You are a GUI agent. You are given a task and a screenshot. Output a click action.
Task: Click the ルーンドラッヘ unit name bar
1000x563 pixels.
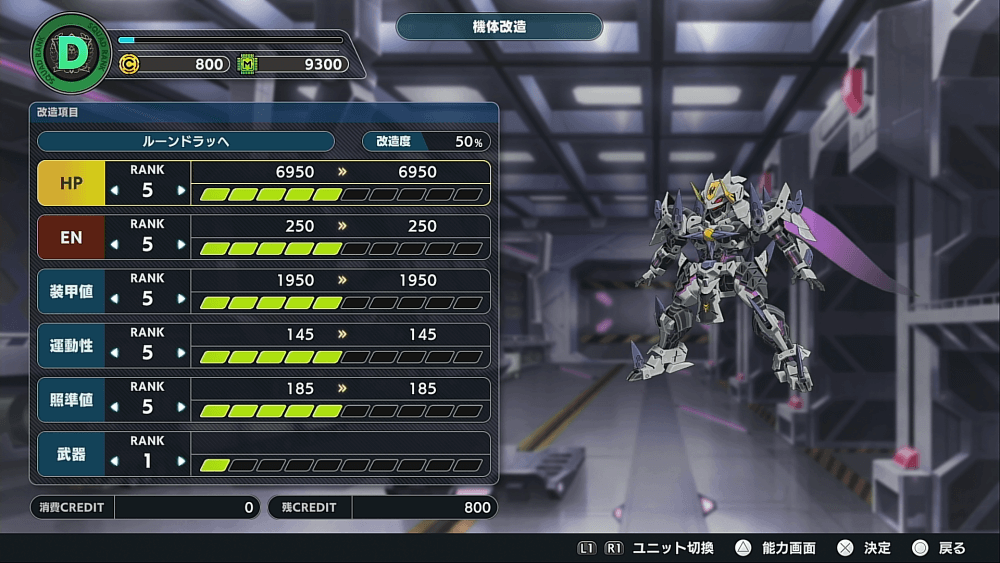pos(185,141)
